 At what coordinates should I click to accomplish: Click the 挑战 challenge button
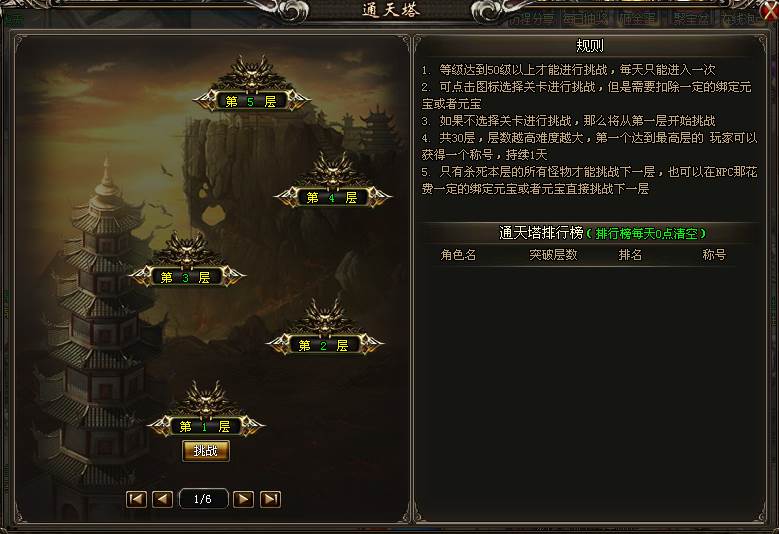click(x=206, y=451)
